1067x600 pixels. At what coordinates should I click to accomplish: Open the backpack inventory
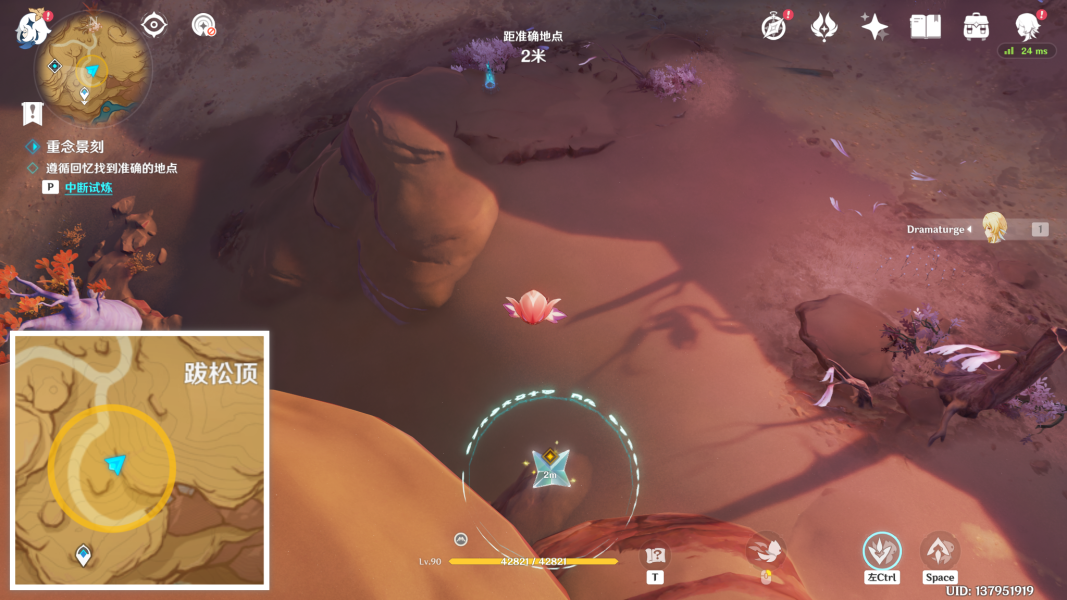[976, 27]
